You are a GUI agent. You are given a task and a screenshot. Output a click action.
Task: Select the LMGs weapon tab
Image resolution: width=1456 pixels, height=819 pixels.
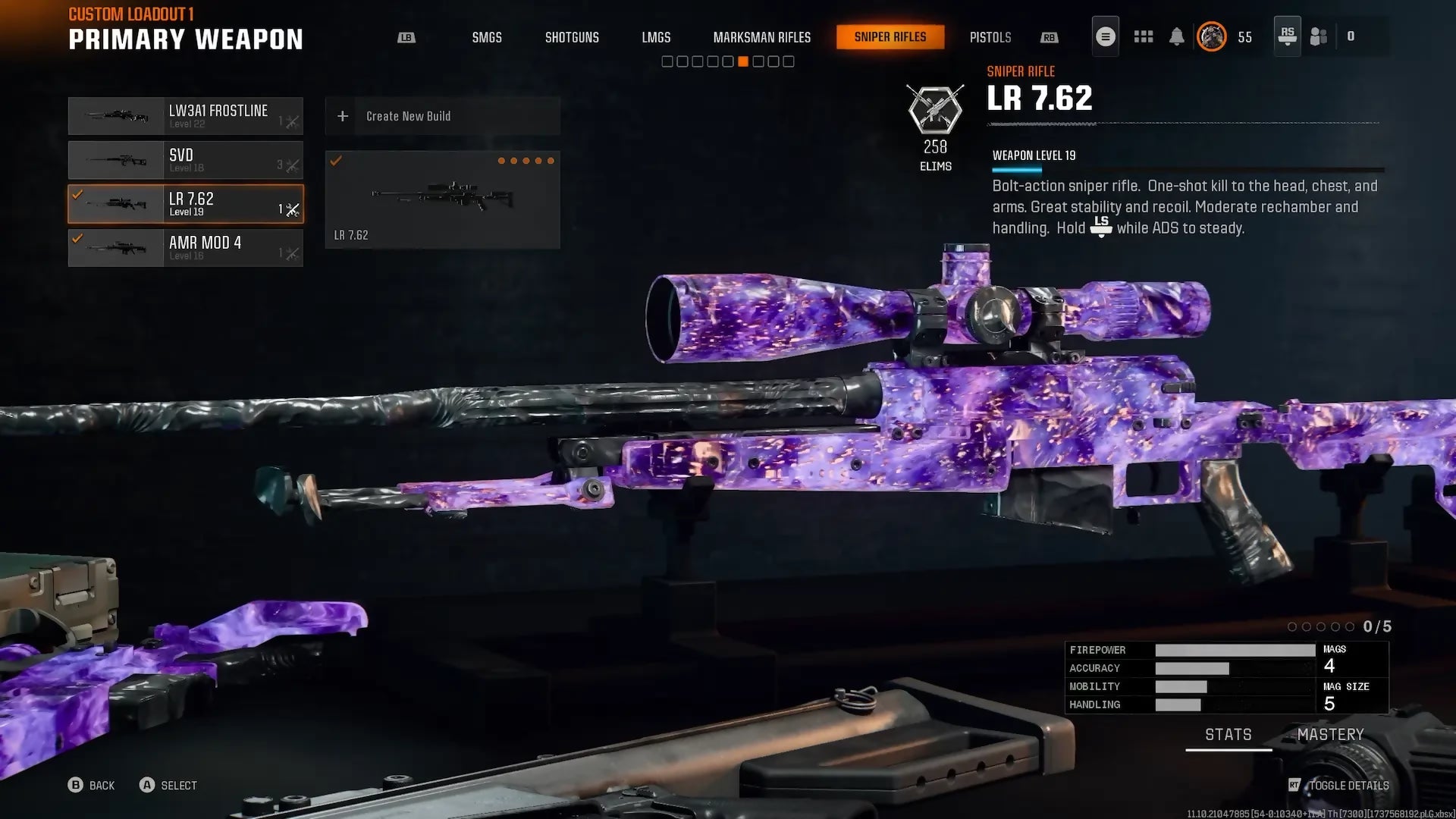(x=656, y=37)
